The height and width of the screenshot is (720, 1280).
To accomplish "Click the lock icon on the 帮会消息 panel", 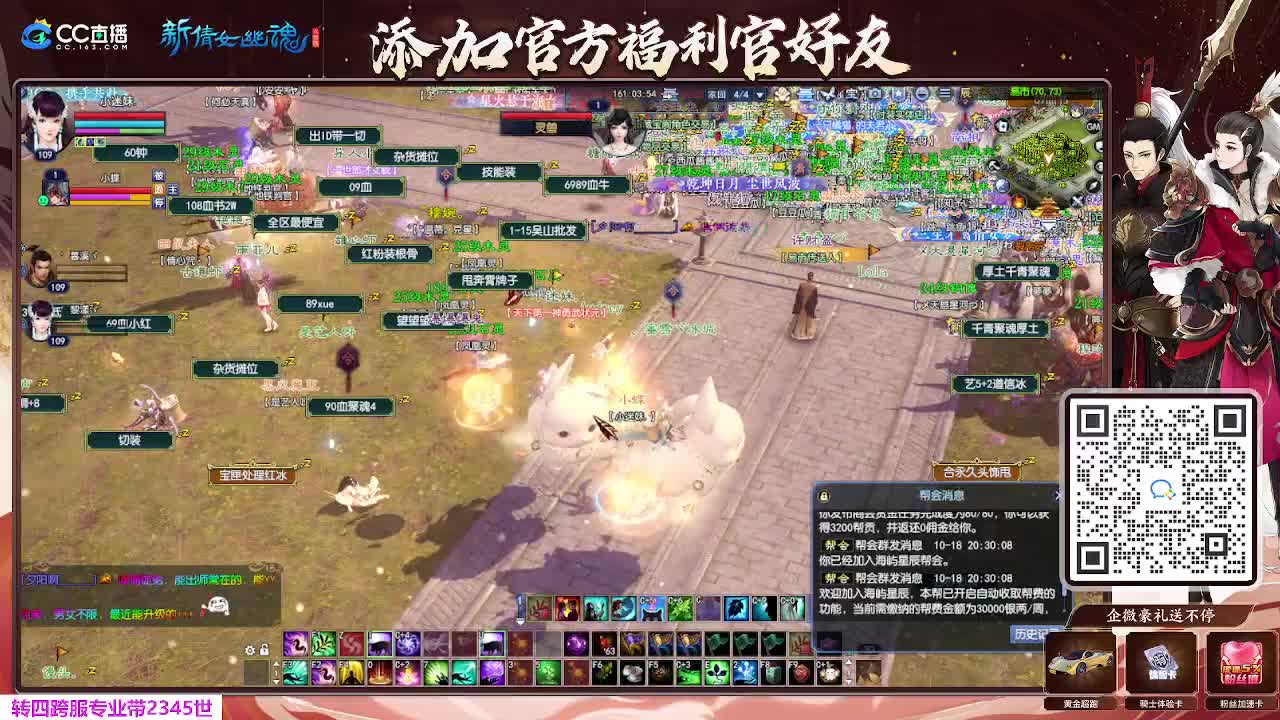I will click(x=822, y=495).
